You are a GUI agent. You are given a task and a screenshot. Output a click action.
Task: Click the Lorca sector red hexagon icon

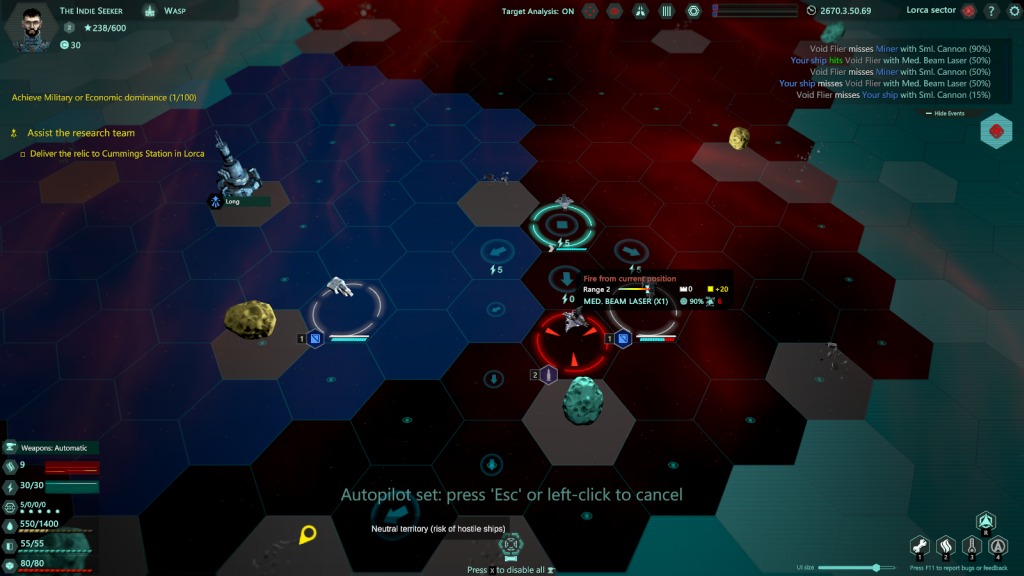pos(968,11)
